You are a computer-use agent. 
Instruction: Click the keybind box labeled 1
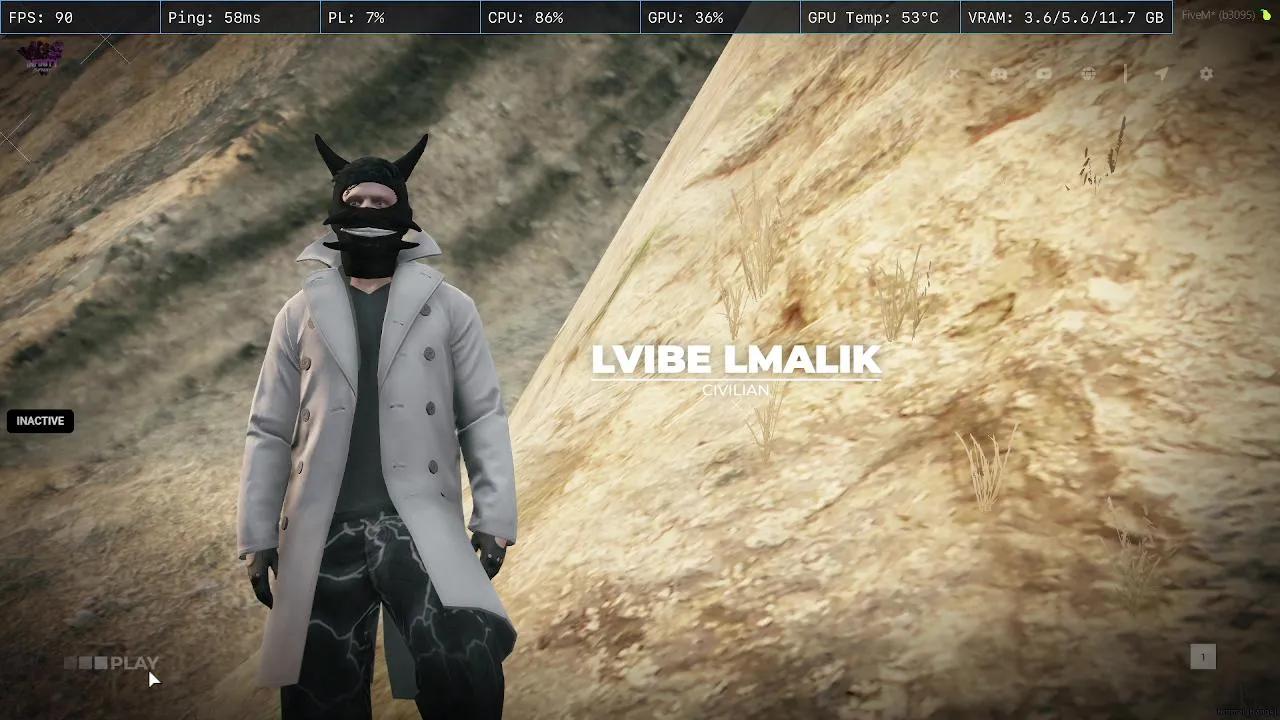click(1203, 657)
